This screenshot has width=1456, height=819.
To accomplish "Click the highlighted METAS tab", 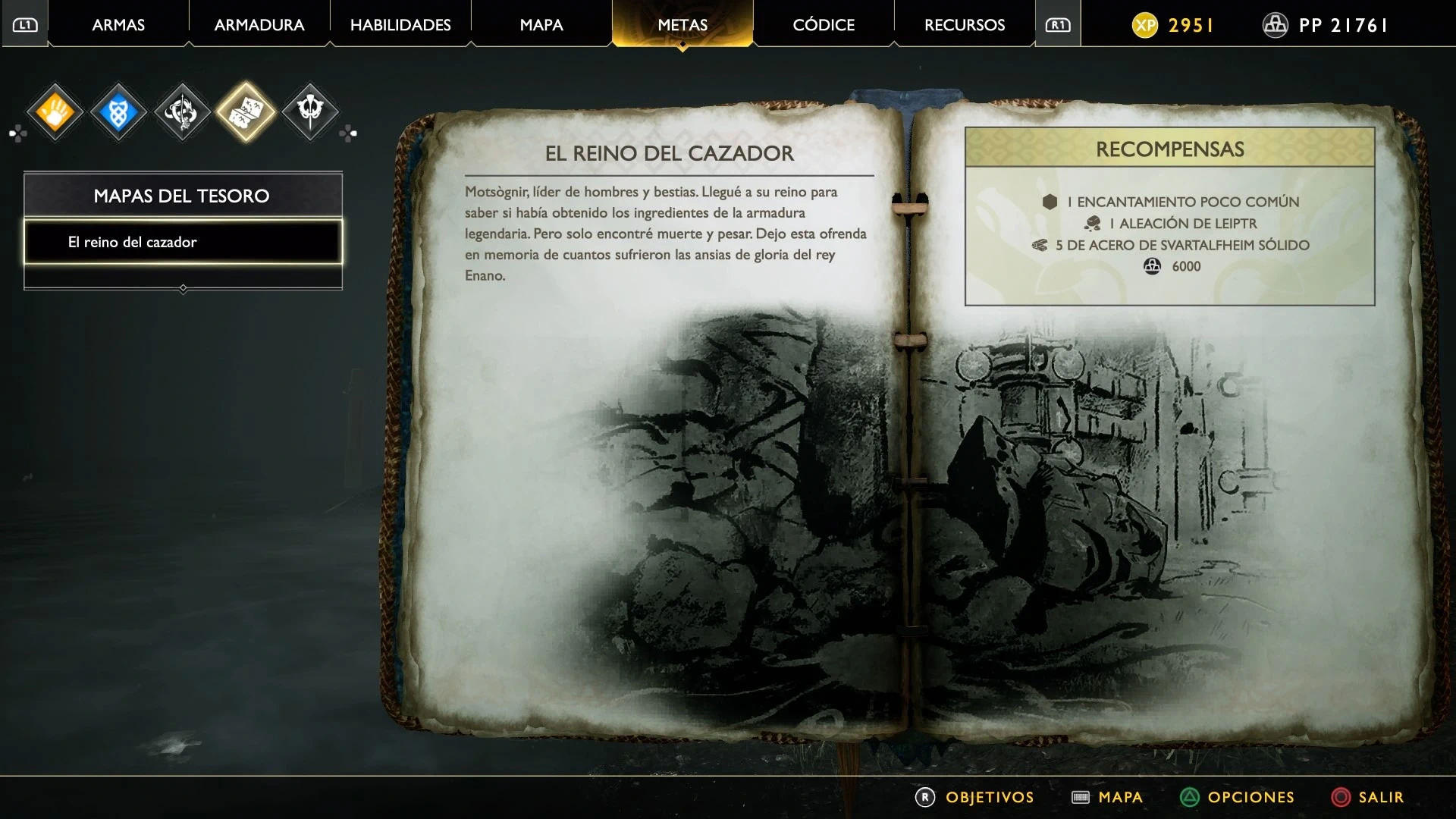I will 682,25.
